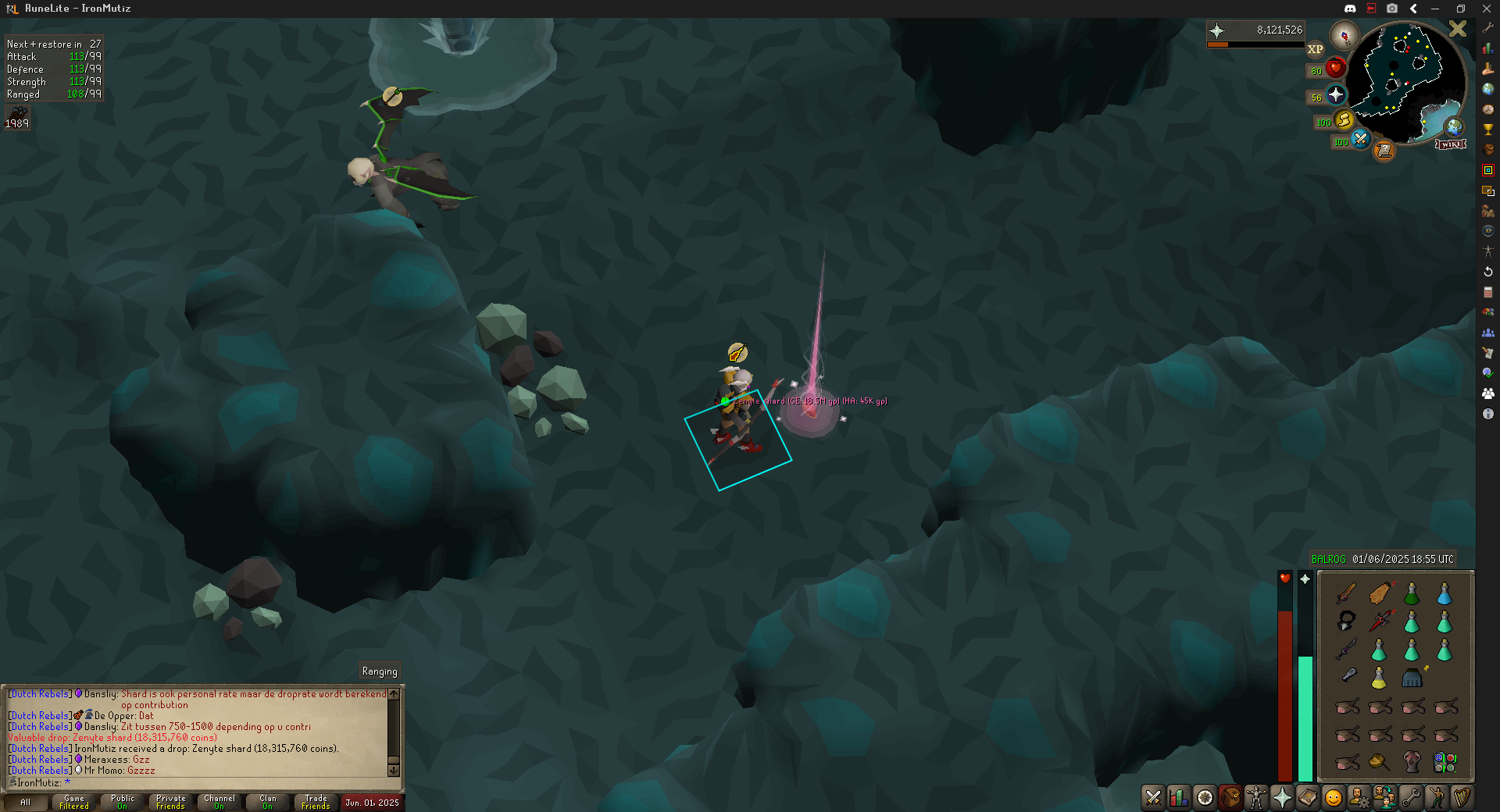Select the rune pouch in inventory
Viewport: 1500px width, 812px height.
point(1445,761)
